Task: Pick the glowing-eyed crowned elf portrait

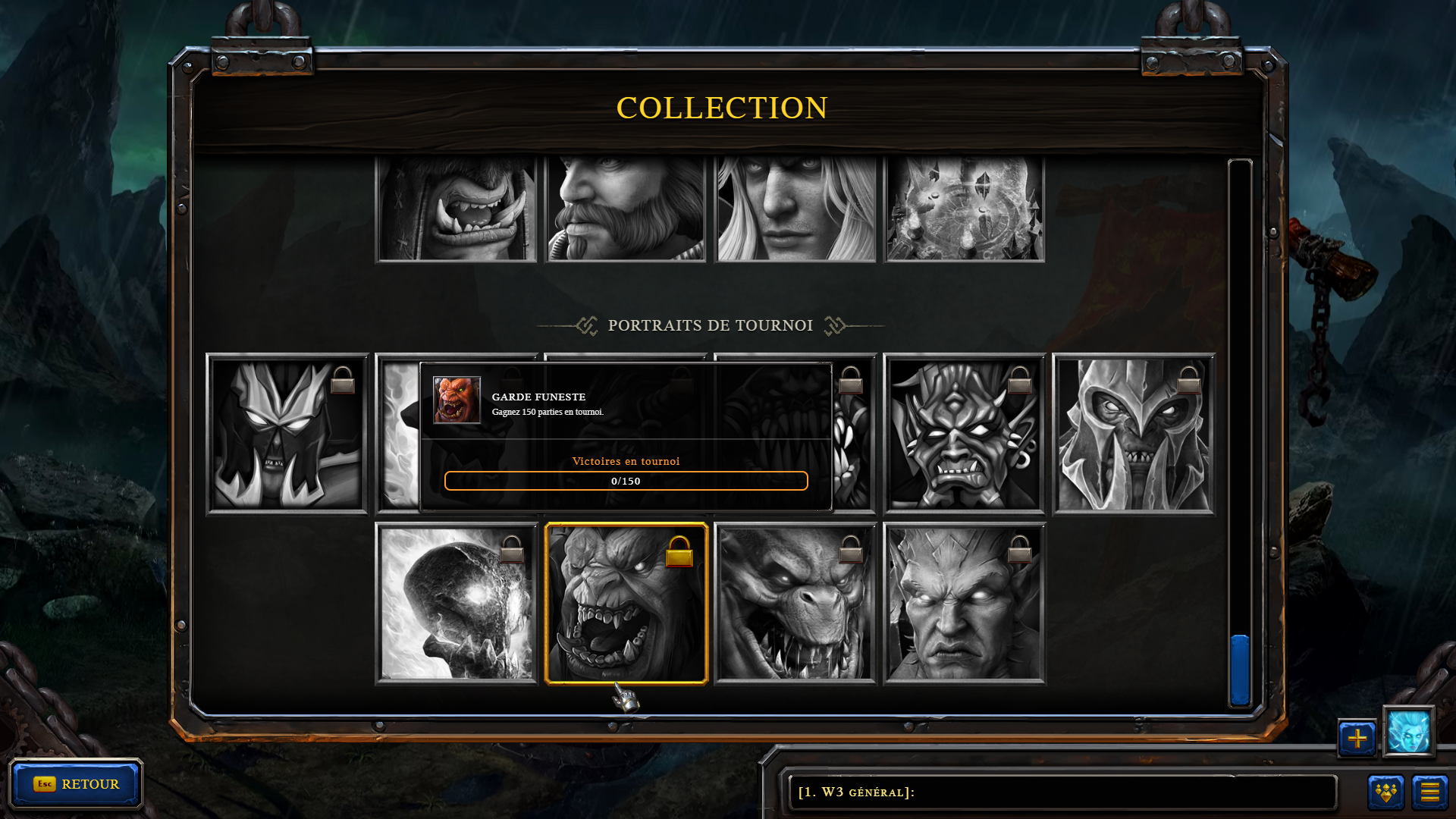Action: coord(964,604)
